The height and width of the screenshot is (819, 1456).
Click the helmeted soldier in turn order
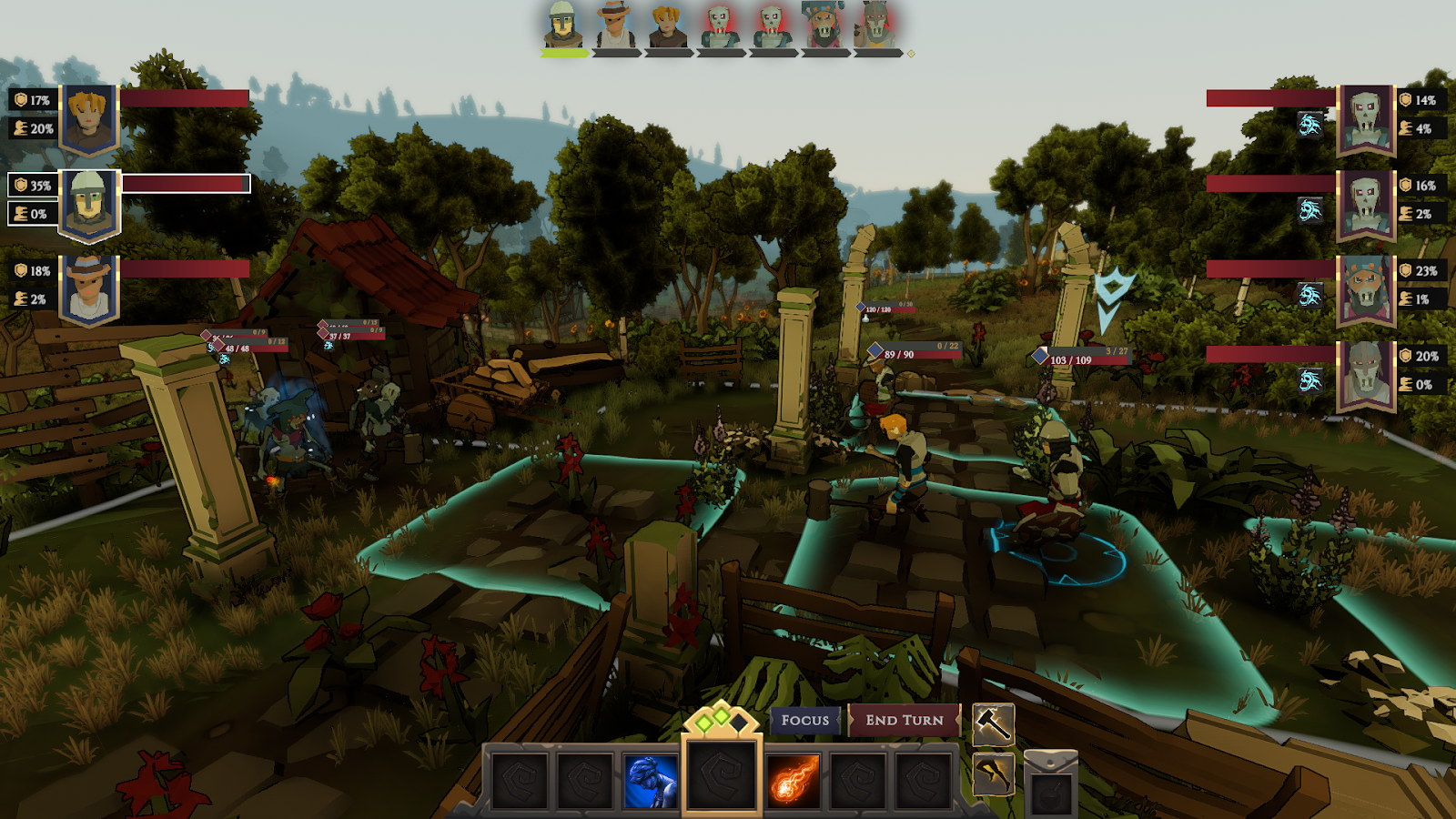[563, 25]
